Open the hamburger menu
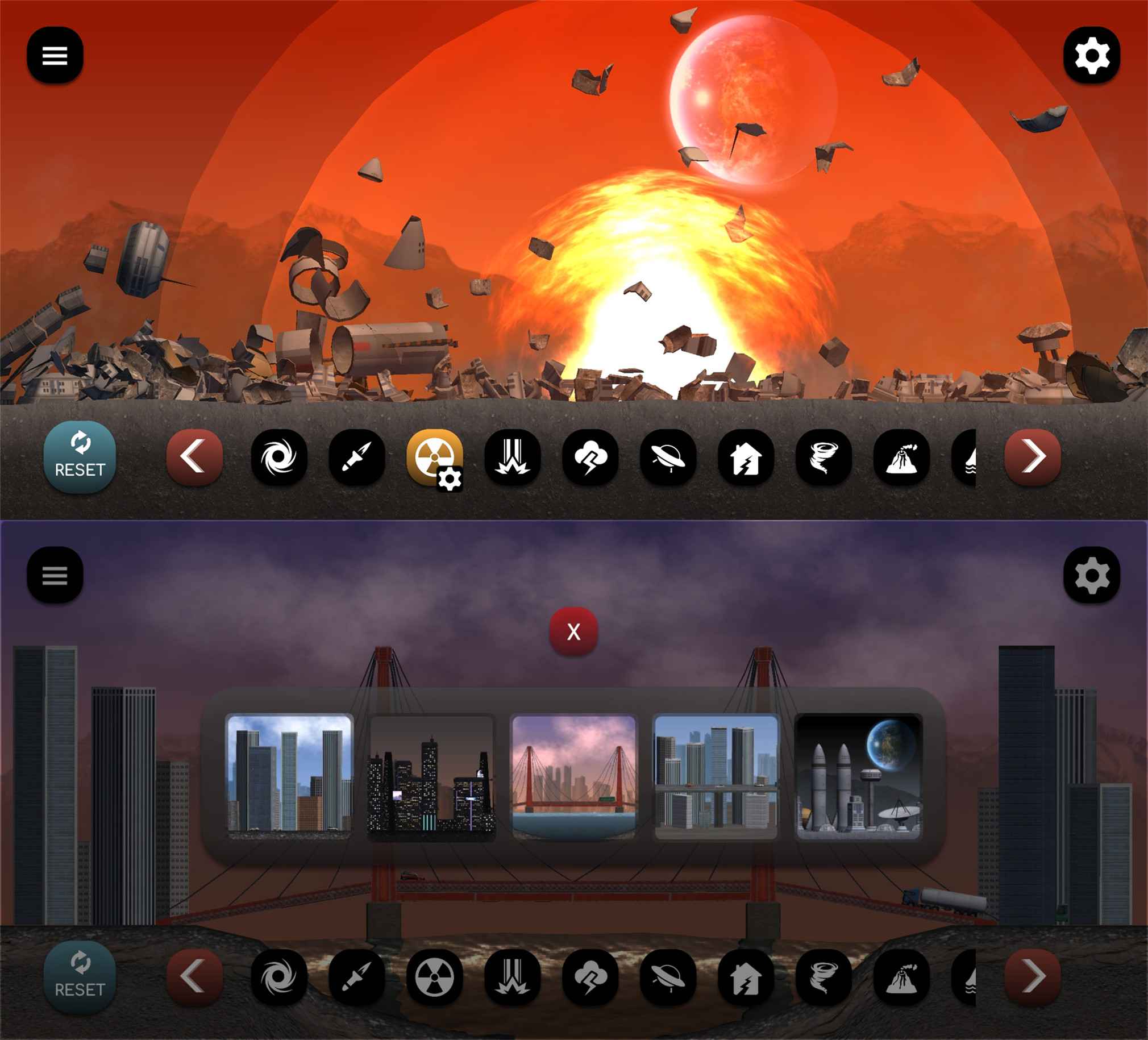The image size is (1148, 1040). 55,55
